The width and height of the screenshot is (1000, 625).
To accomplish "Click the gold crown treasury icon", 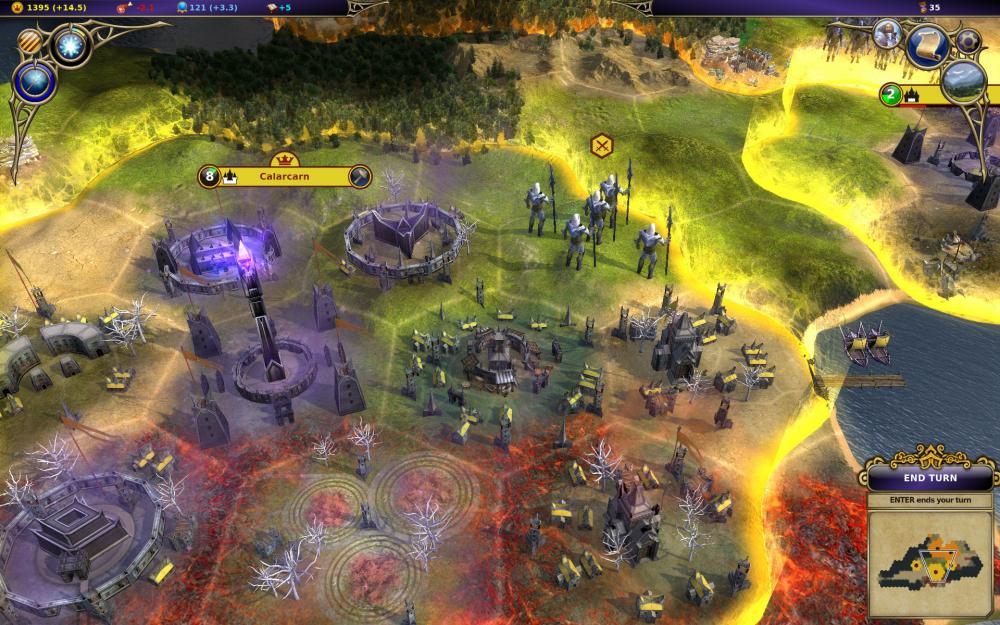I will point(17,7).
